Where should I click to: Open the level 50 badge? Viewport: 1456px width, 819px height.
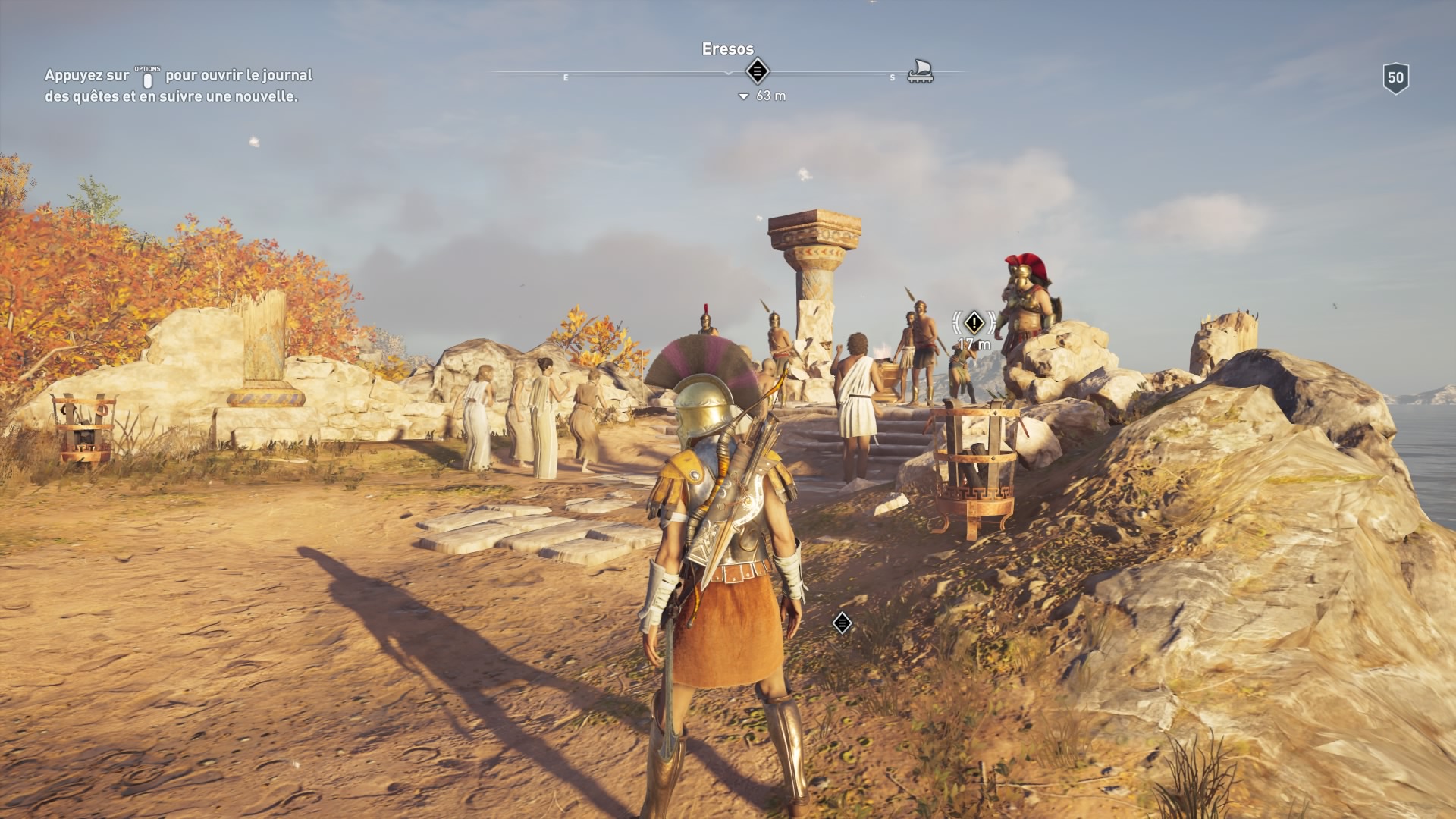(1395, 78)
